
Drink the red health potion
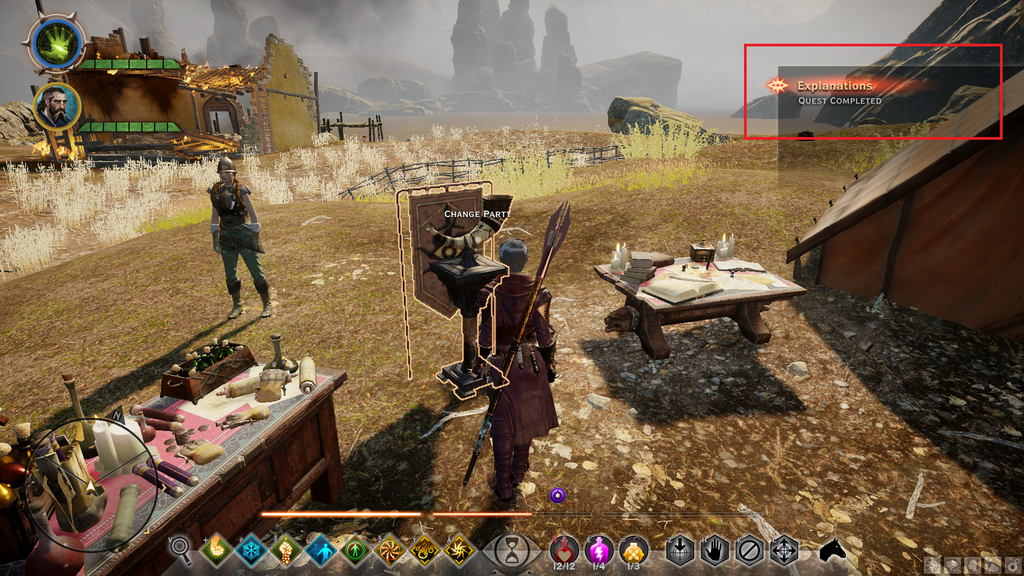[565, 549]
